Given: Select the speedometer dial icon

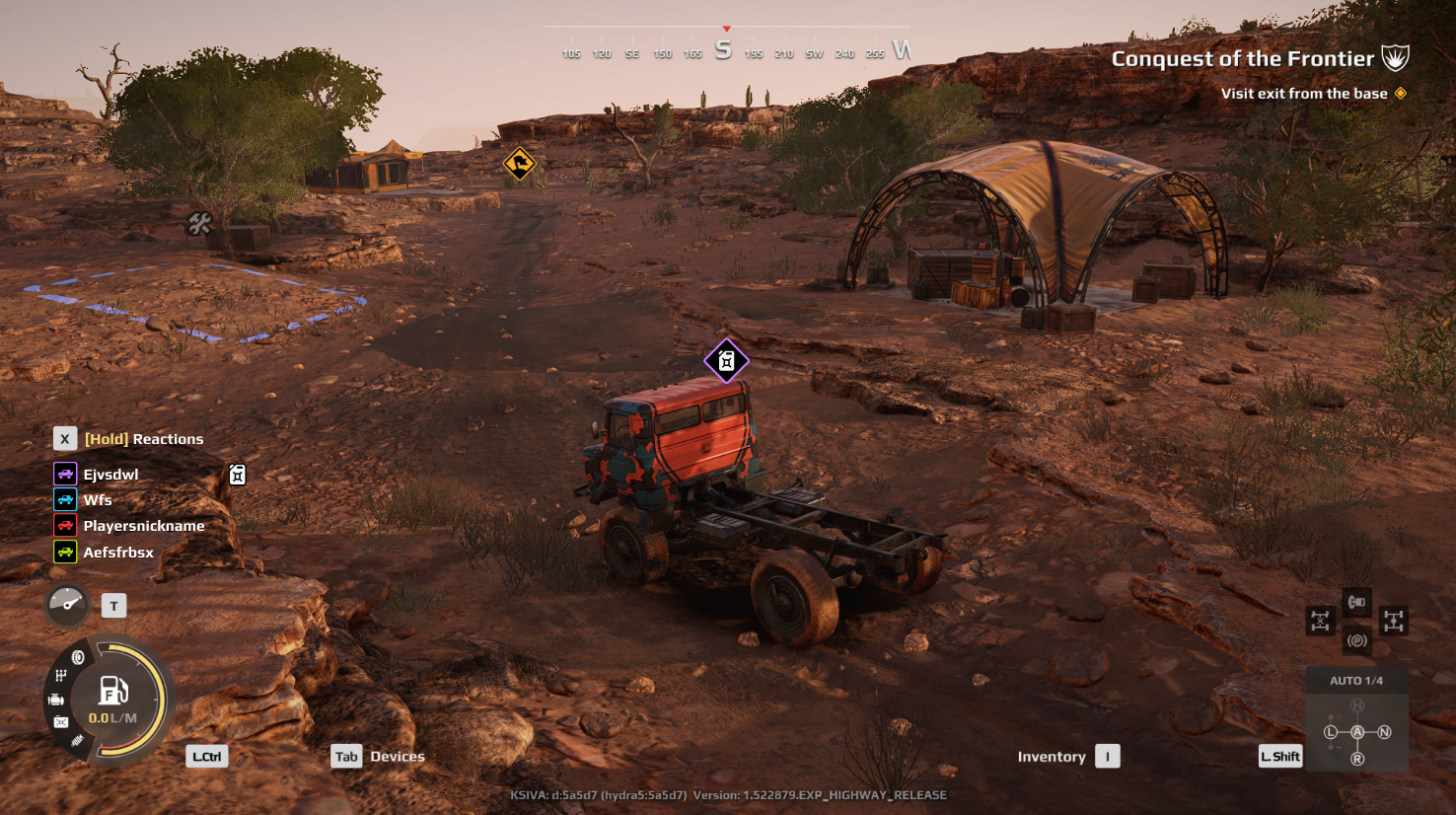Looking at the screenshot, I should 67,604.
